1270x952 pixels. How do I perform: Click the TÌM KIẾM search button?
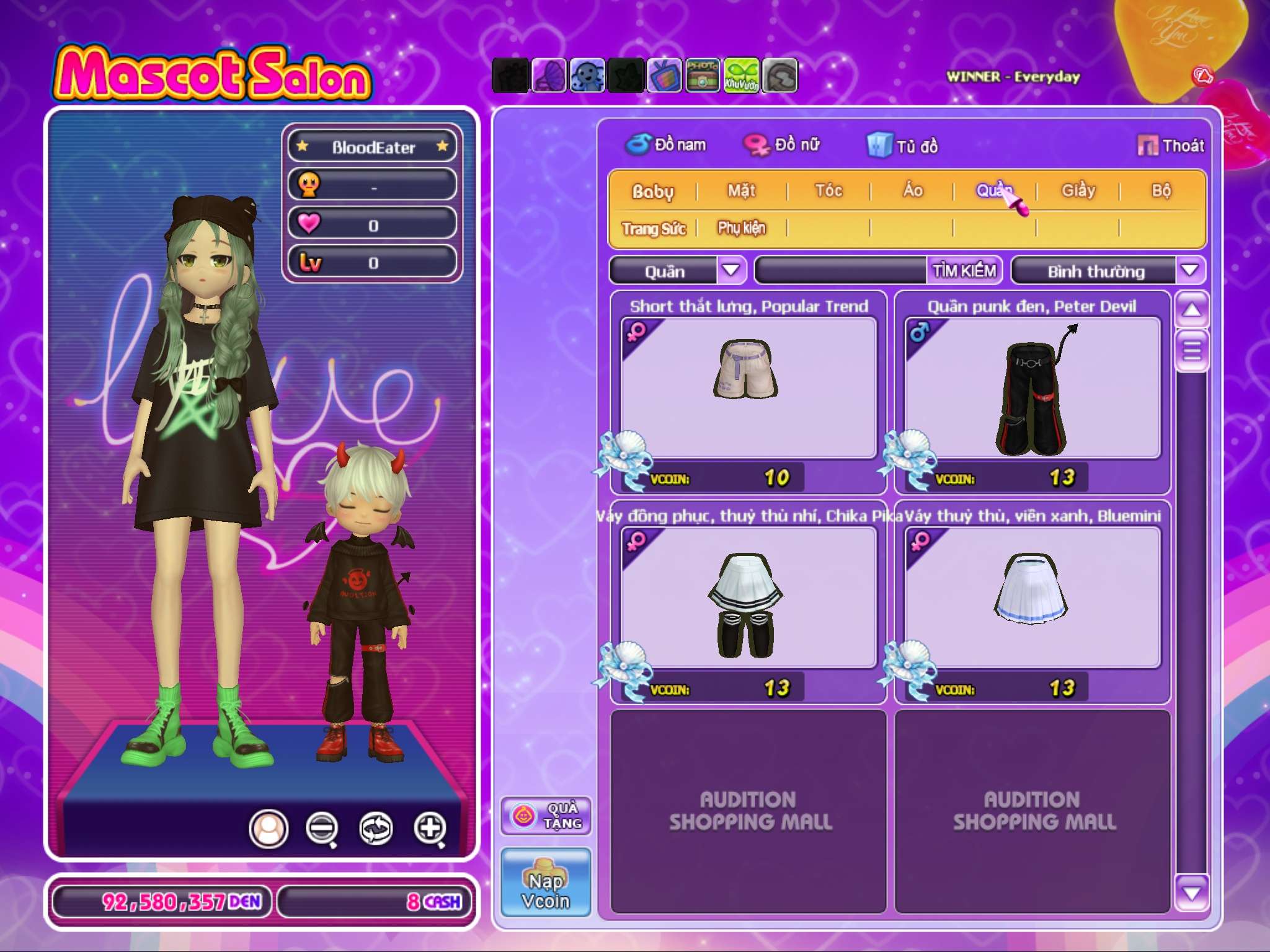(x=964, y=271)
